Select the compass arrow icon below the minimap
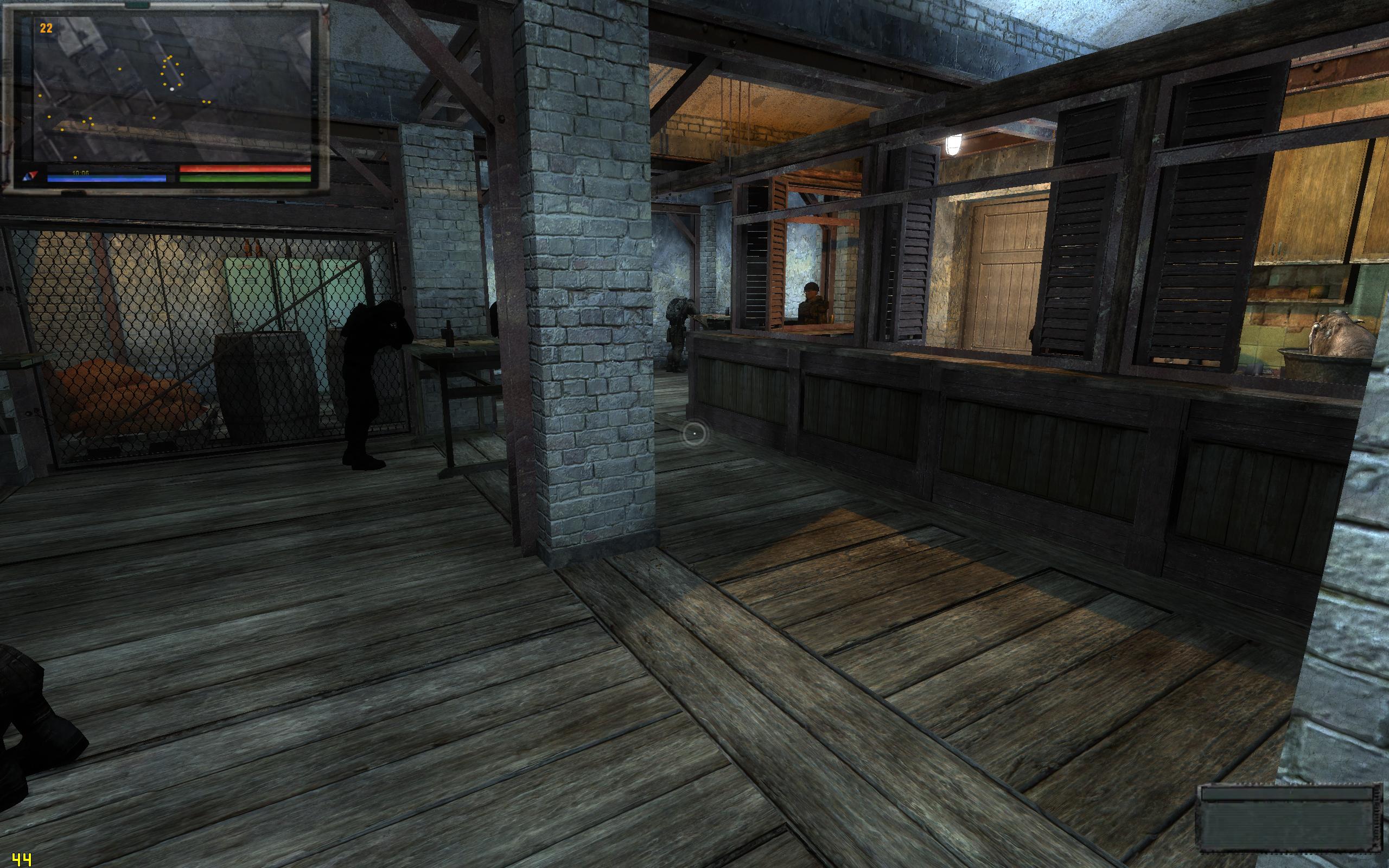 [x=30, y=175]
